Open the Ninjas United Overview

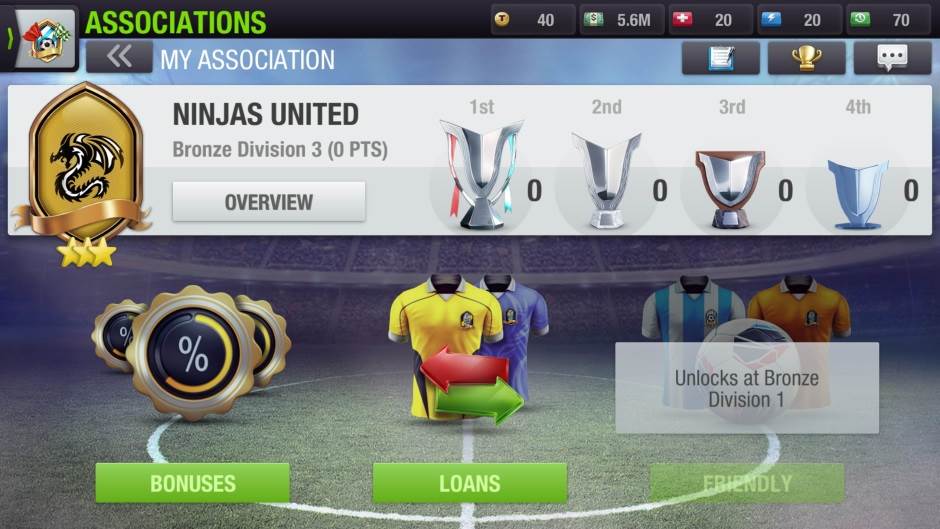click(x=268, y=202)
